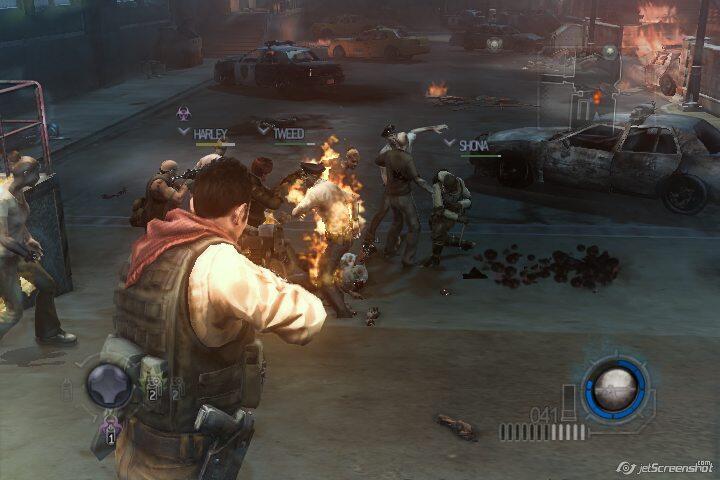Open the jetScreenshot watermark link
The height and width of the screenshot is (480, 720).
[665, 466]
